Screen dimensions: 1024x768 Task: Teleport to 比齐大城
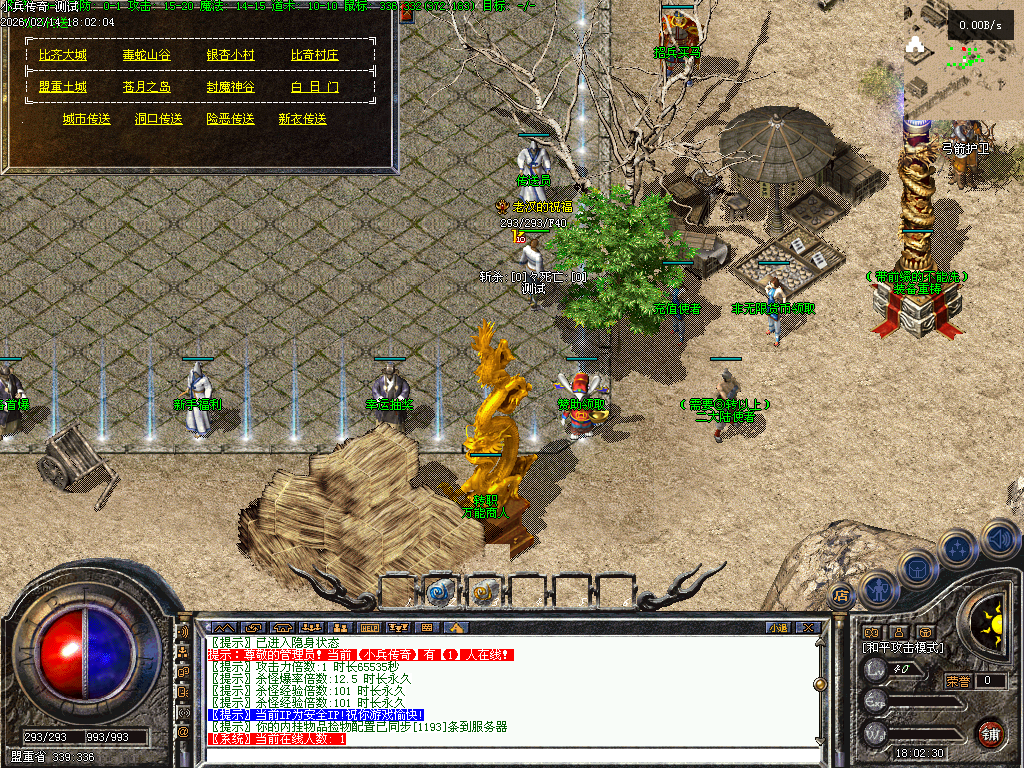(63, 55)
